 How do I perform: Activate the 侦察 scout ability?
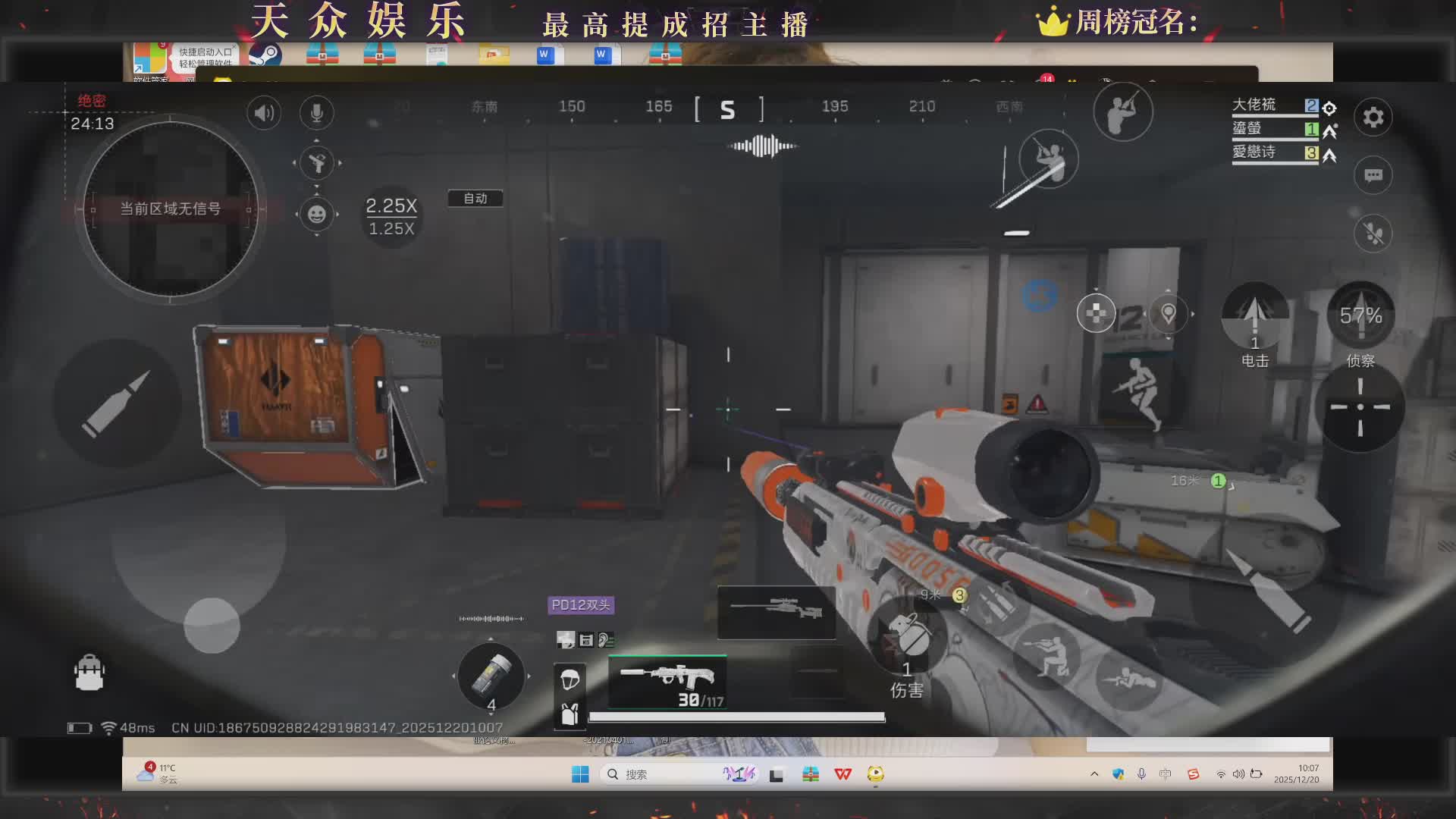(x=1360, y=317)
